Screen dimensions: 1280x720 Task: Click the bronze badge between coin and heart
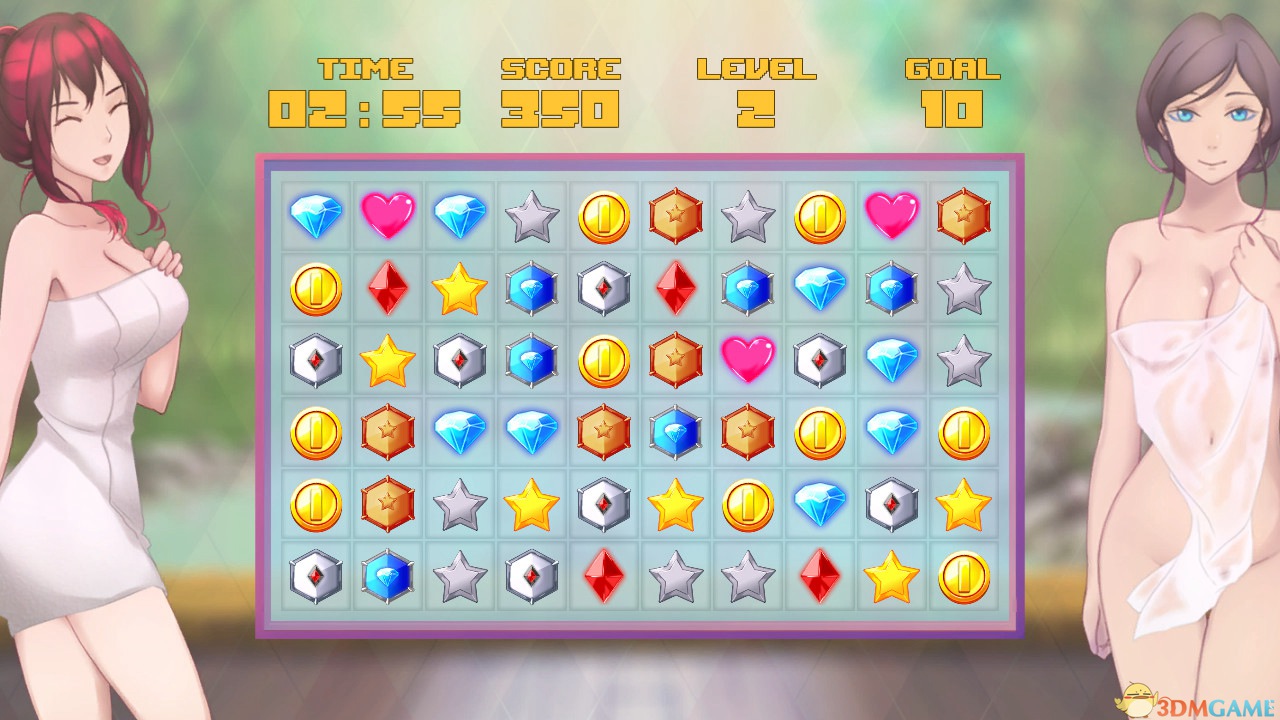(x=676, y=361)
